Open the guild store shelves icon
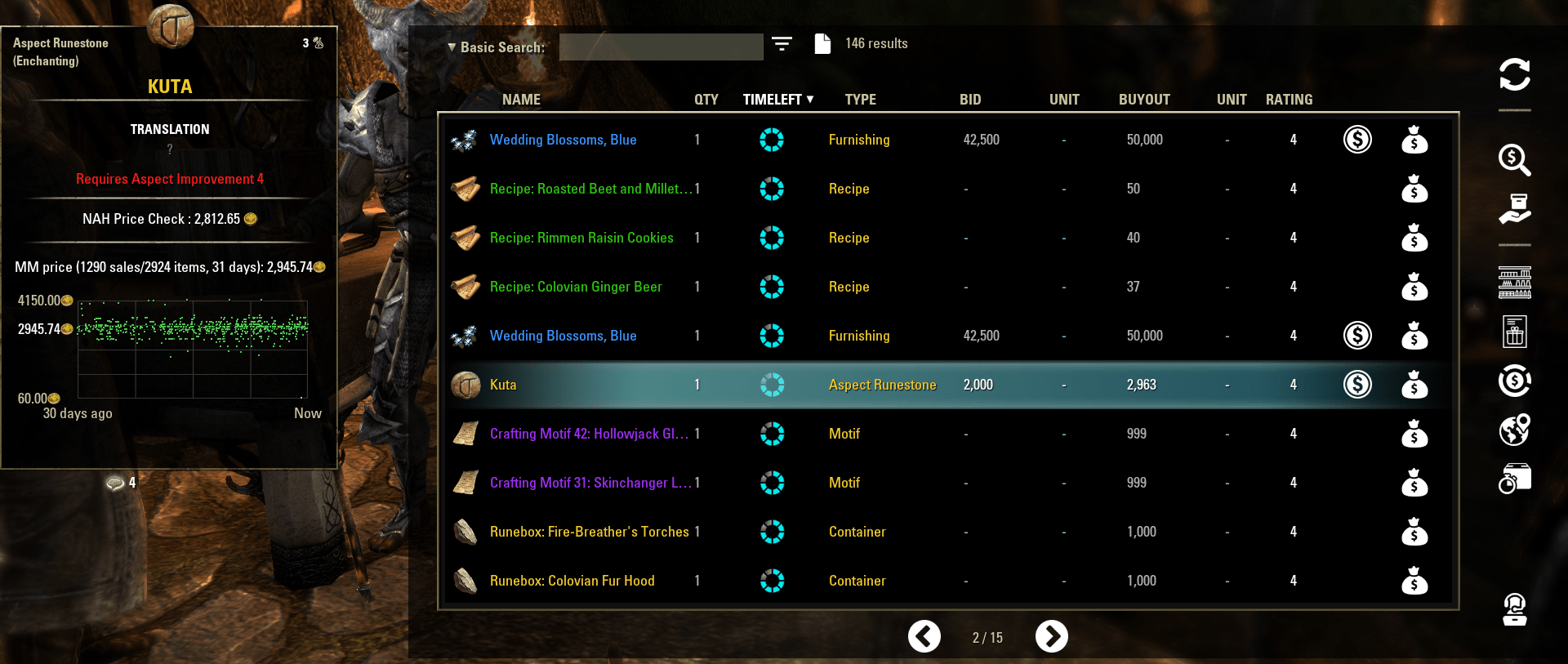Screen dimensions: 1568x664 [1516, 282]
